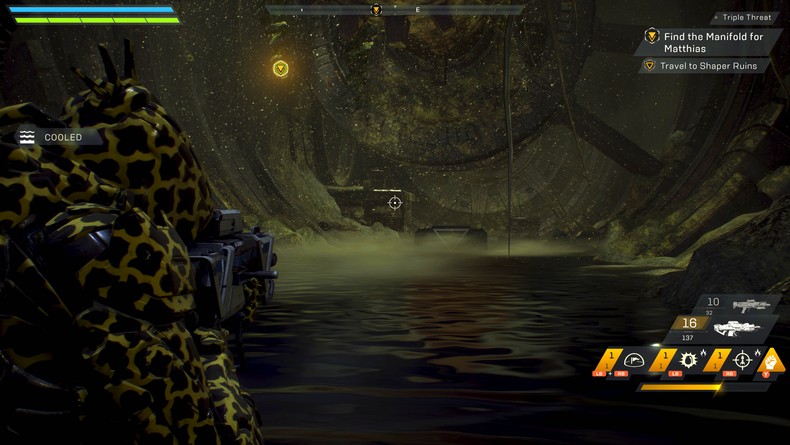Activate the dome shield support ability
The height and width of the screenshot is (445, 790).
pyautogui.click(x=633, y=361)
